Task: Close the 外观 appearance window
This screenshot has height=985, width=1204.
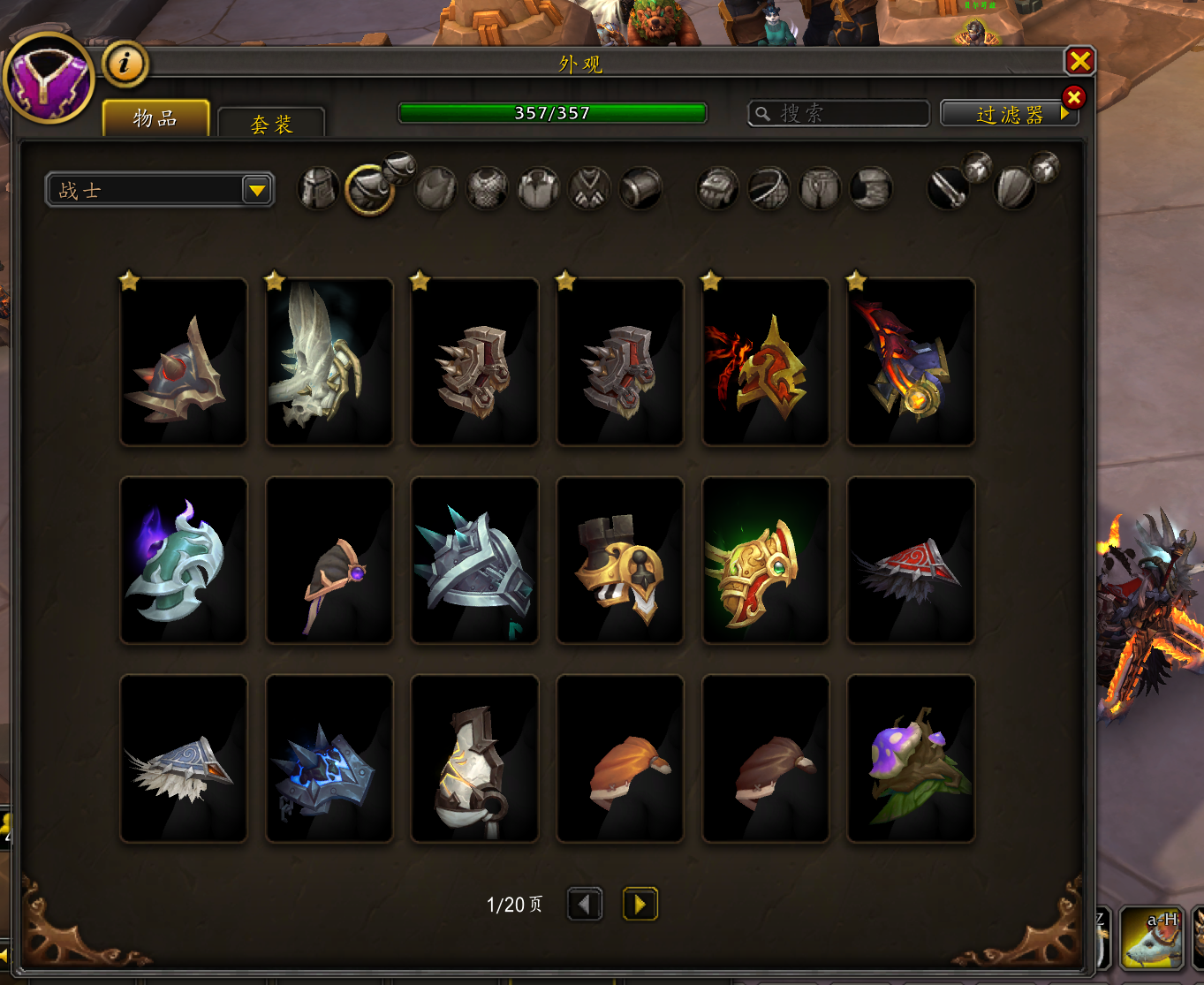Action: (1079, 61)
